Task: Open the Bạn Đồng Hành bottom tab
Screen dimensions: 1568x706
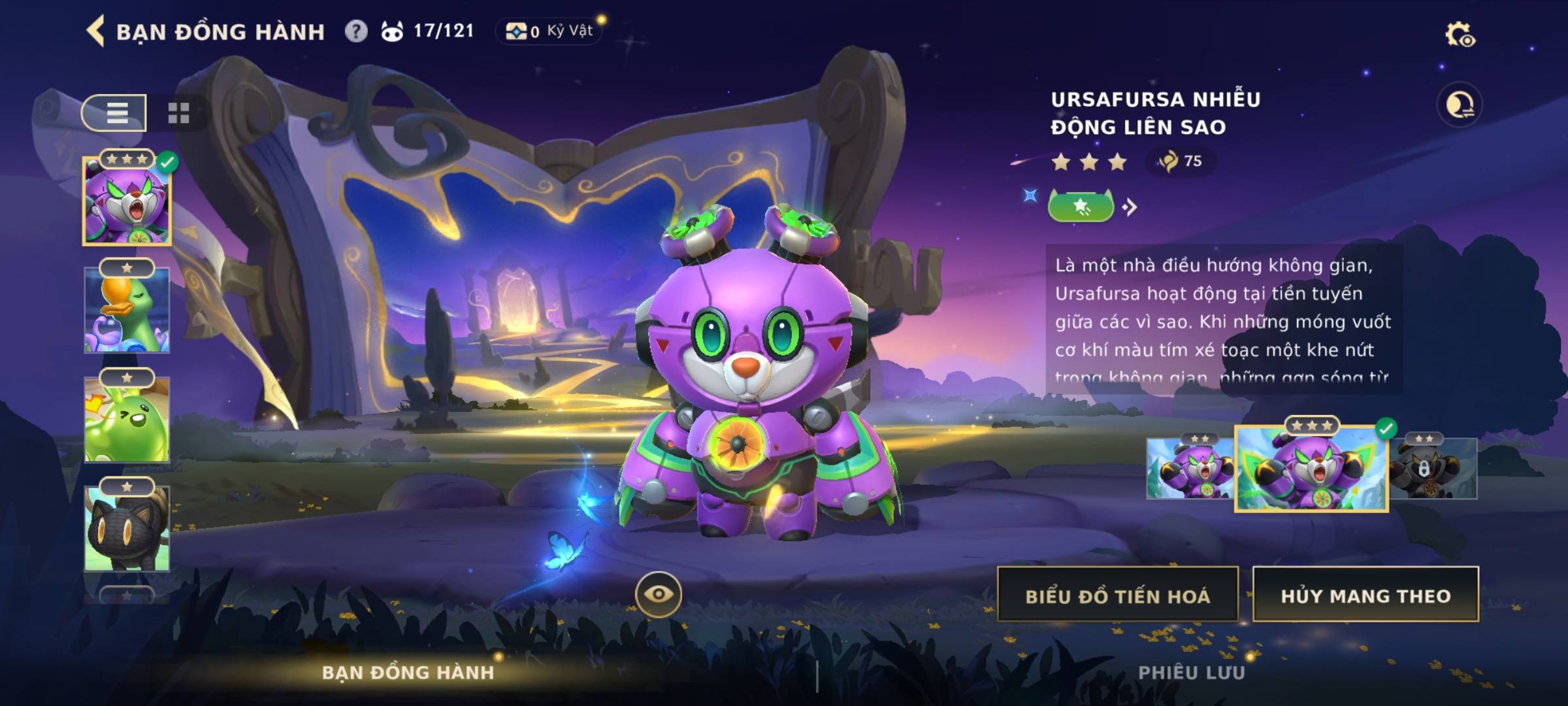Action: 408,673
